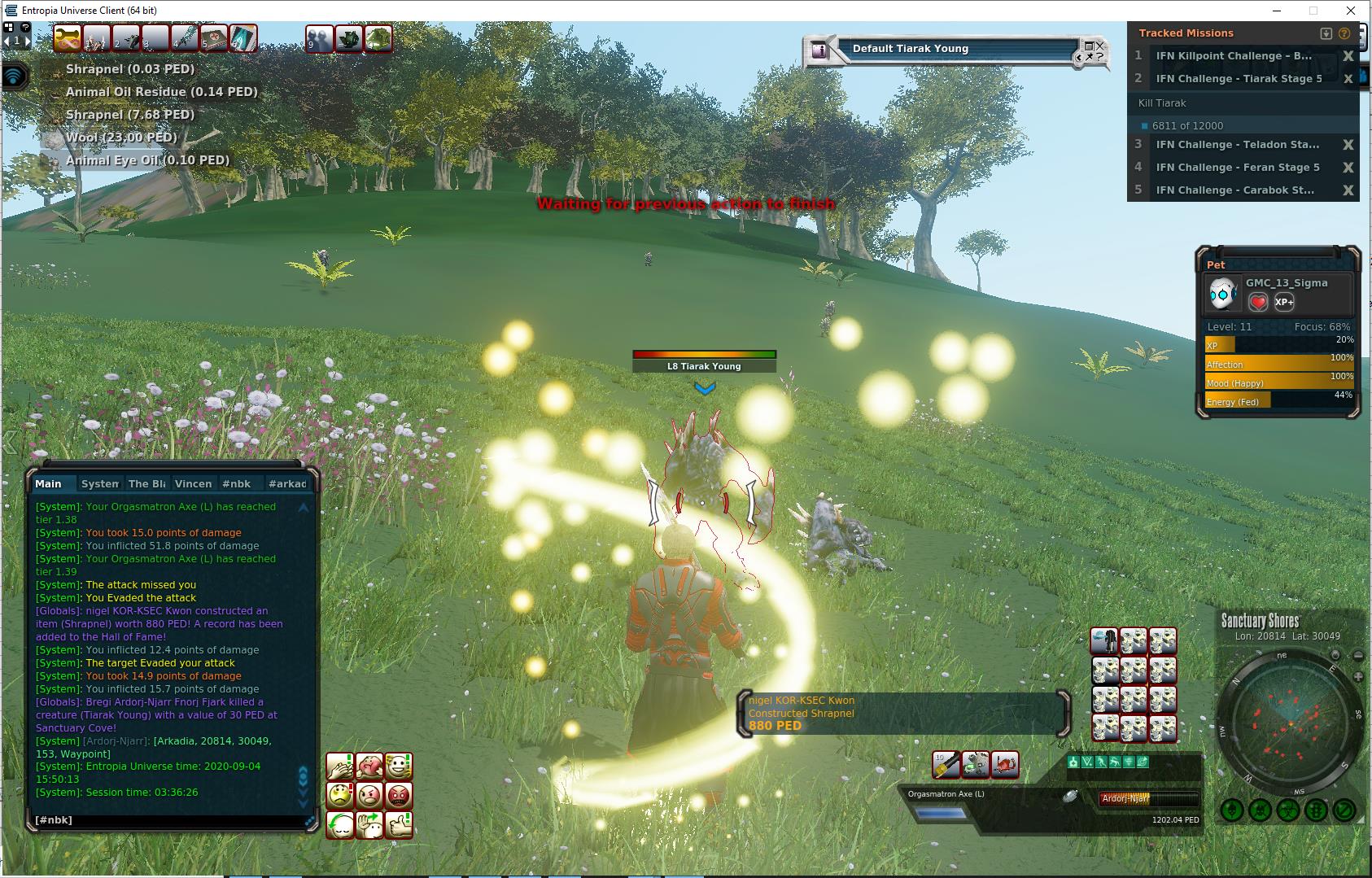Select IFN Challenge - Feran Stage 5 mission
Image resolution: width=1372 pixels, height=878 pixels.
1237,168
